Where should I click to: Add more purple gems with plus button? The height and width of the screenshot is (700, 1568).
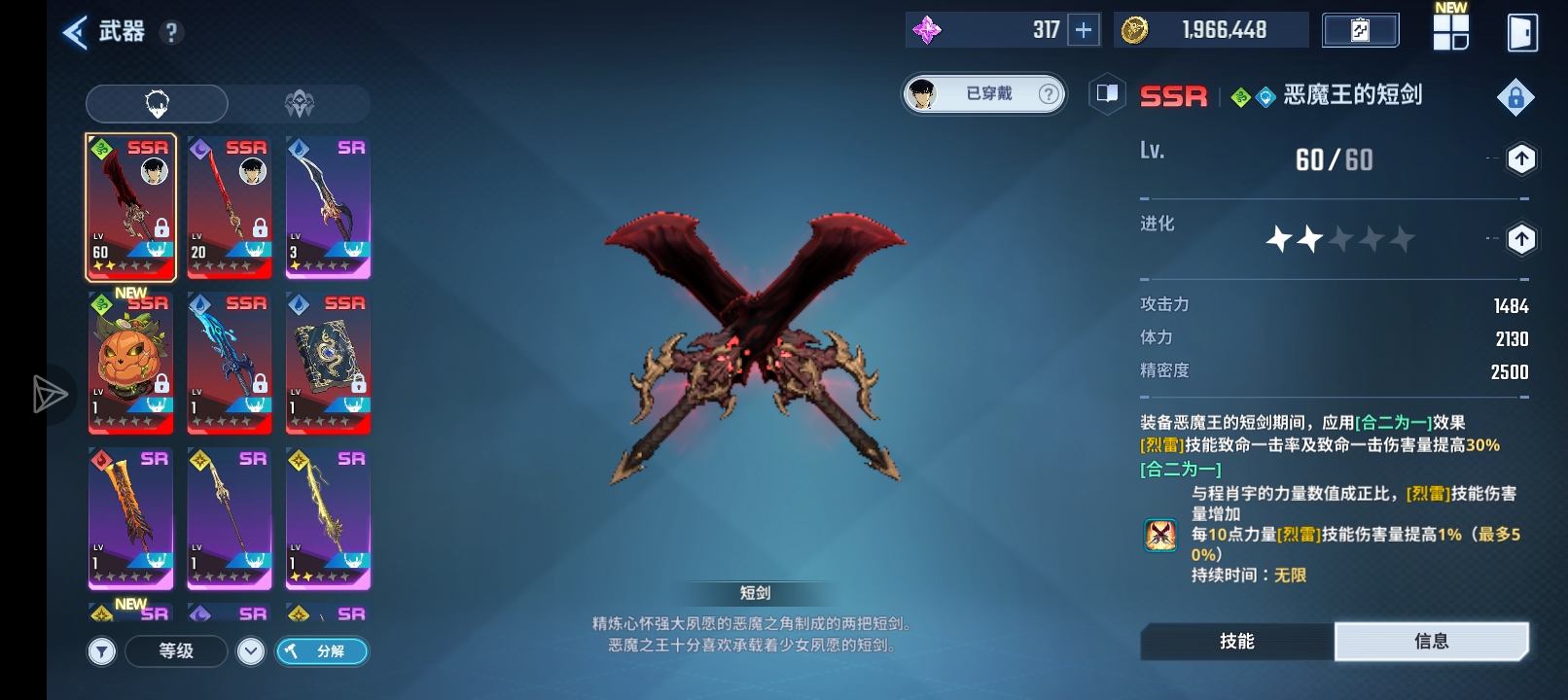(1084, 30)
